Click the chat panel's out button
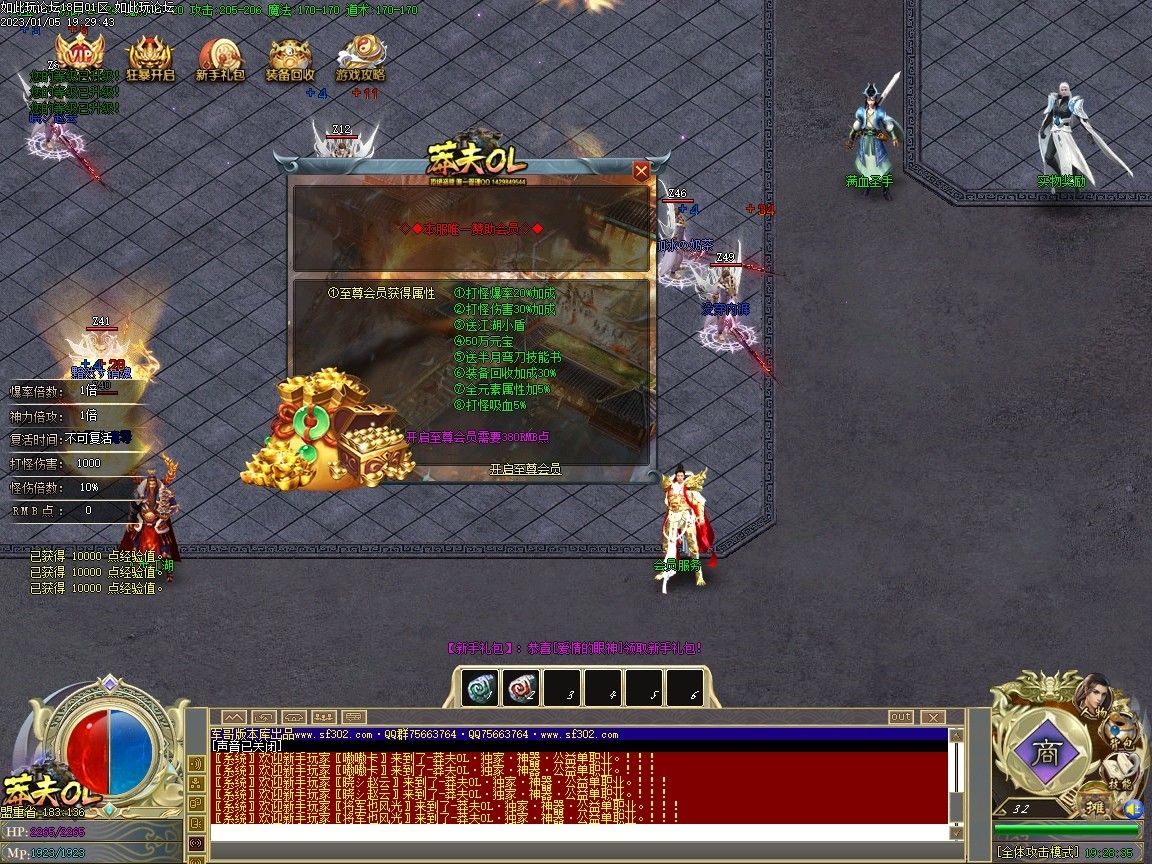1152x864 pixels. [901, 717]
